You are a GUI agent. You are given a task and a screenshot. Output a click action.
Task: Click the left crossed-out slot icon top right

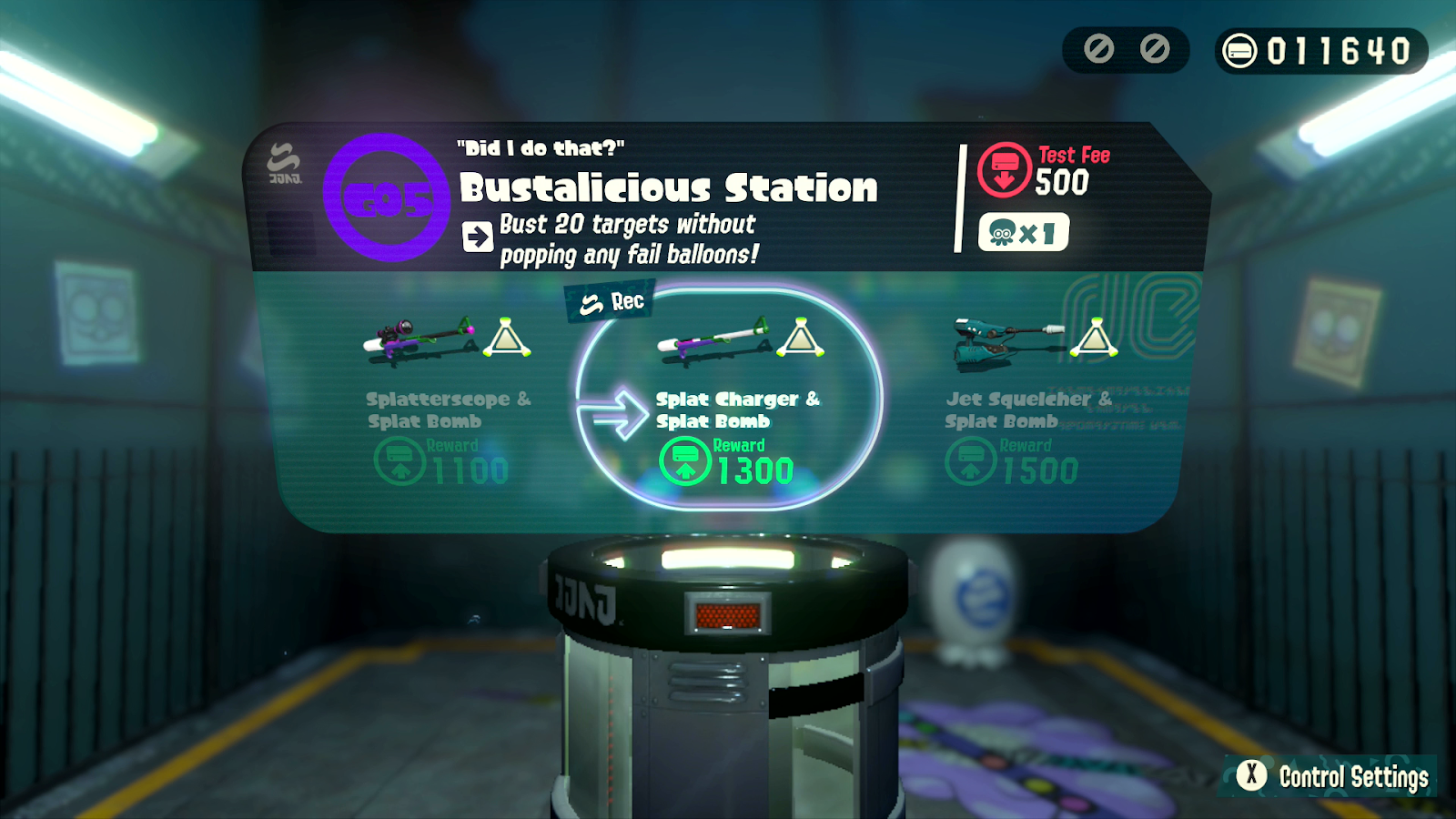coord(1099,50)
